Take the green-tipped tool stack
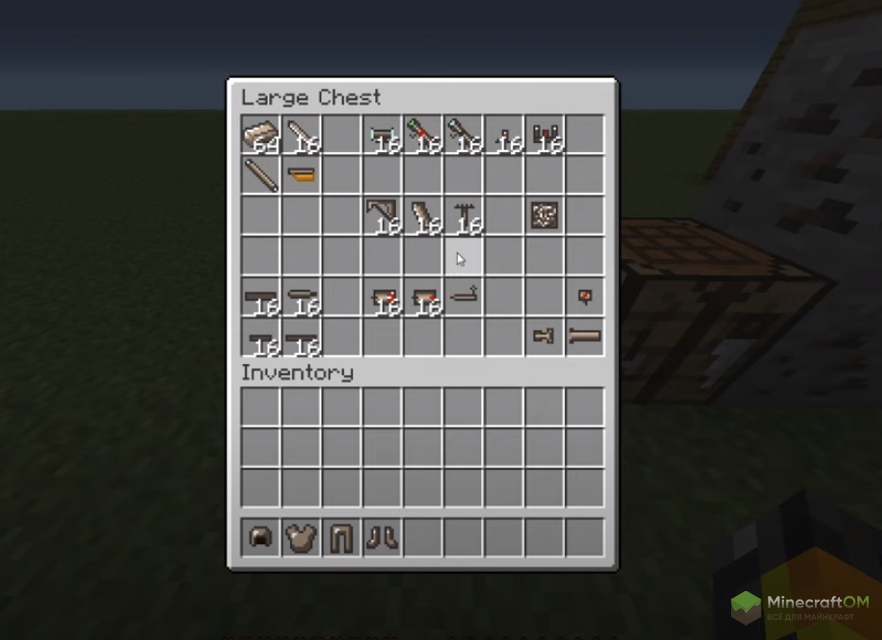This screenshot has width=882, height=640. [423, 135]
